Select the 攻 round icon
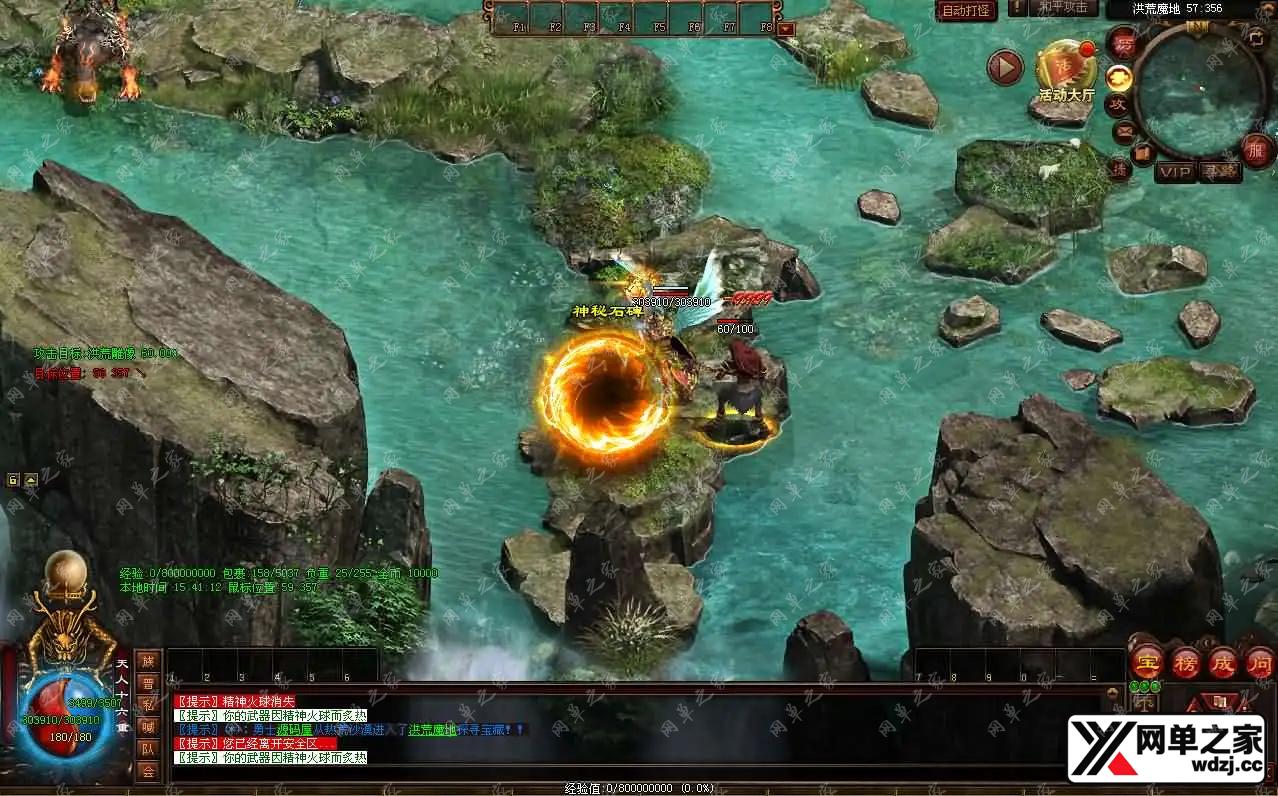The height and width of the screenshot is (796, 1278). pyautogui.click(x=1117, y=103)
